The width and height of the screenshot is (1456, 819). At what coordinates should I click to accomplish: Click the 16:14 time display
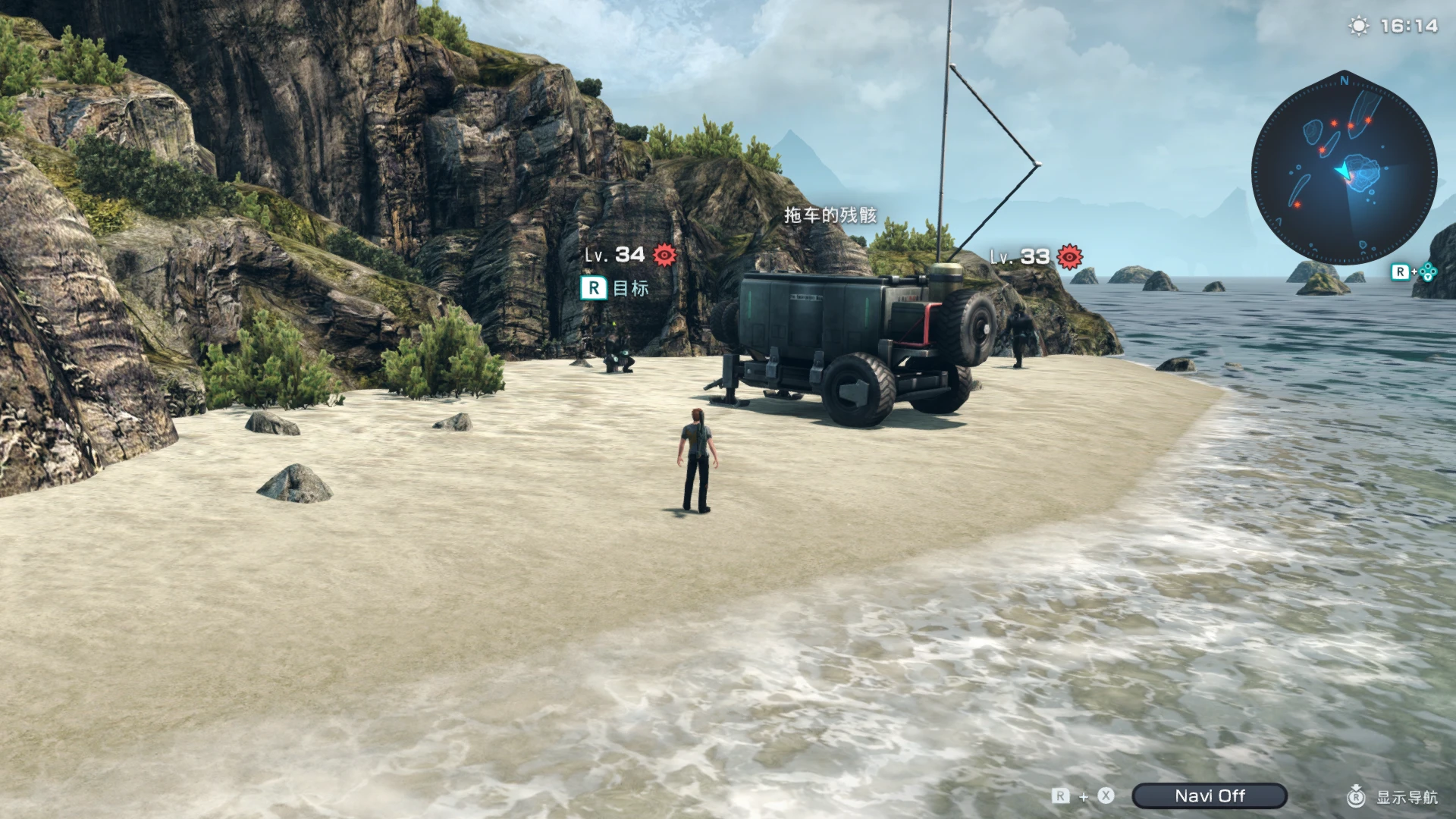click(x=1408, y=25)
